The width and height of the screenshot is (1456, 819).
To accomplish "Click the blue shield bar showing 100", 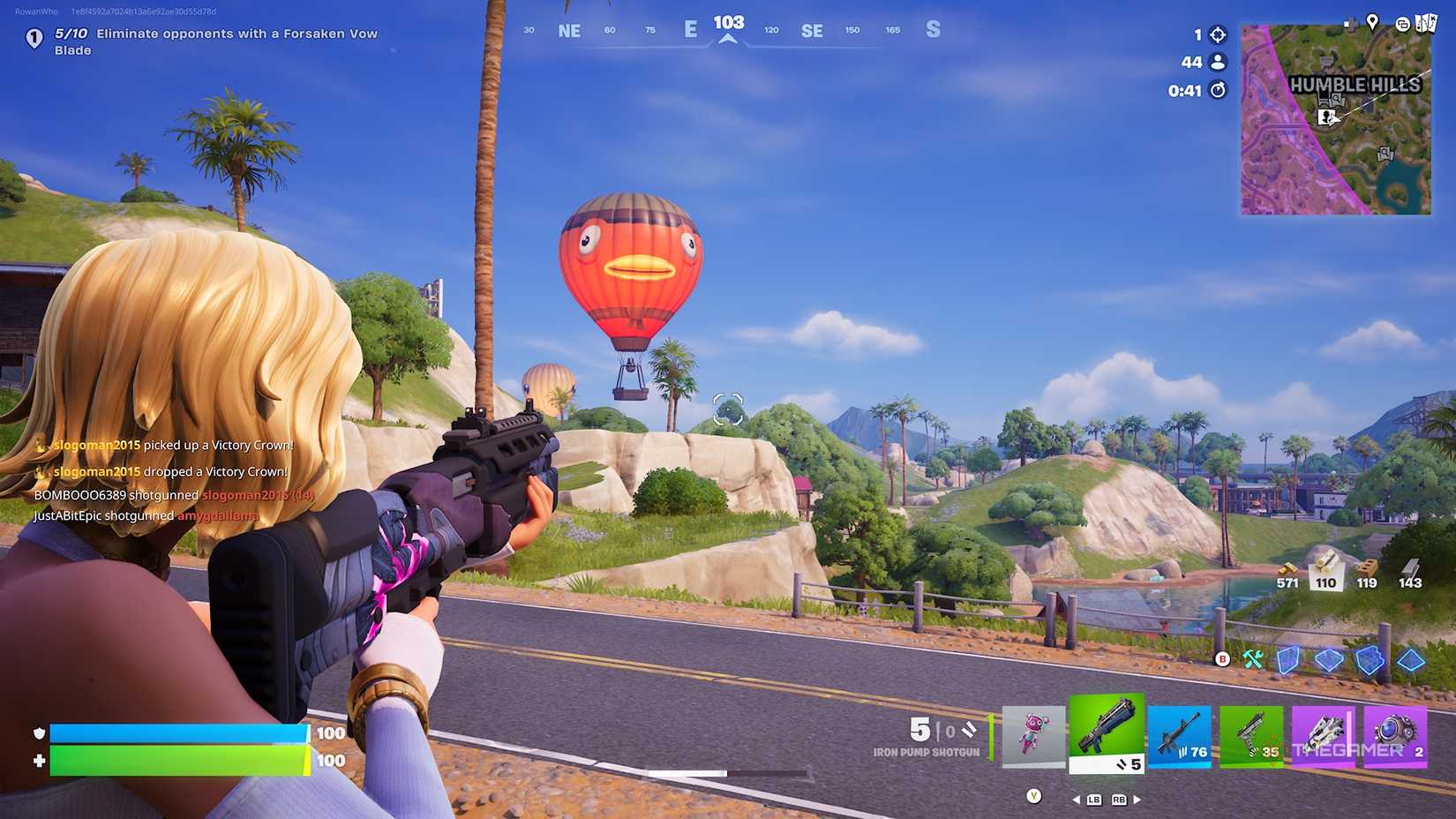I will point(176,733).
